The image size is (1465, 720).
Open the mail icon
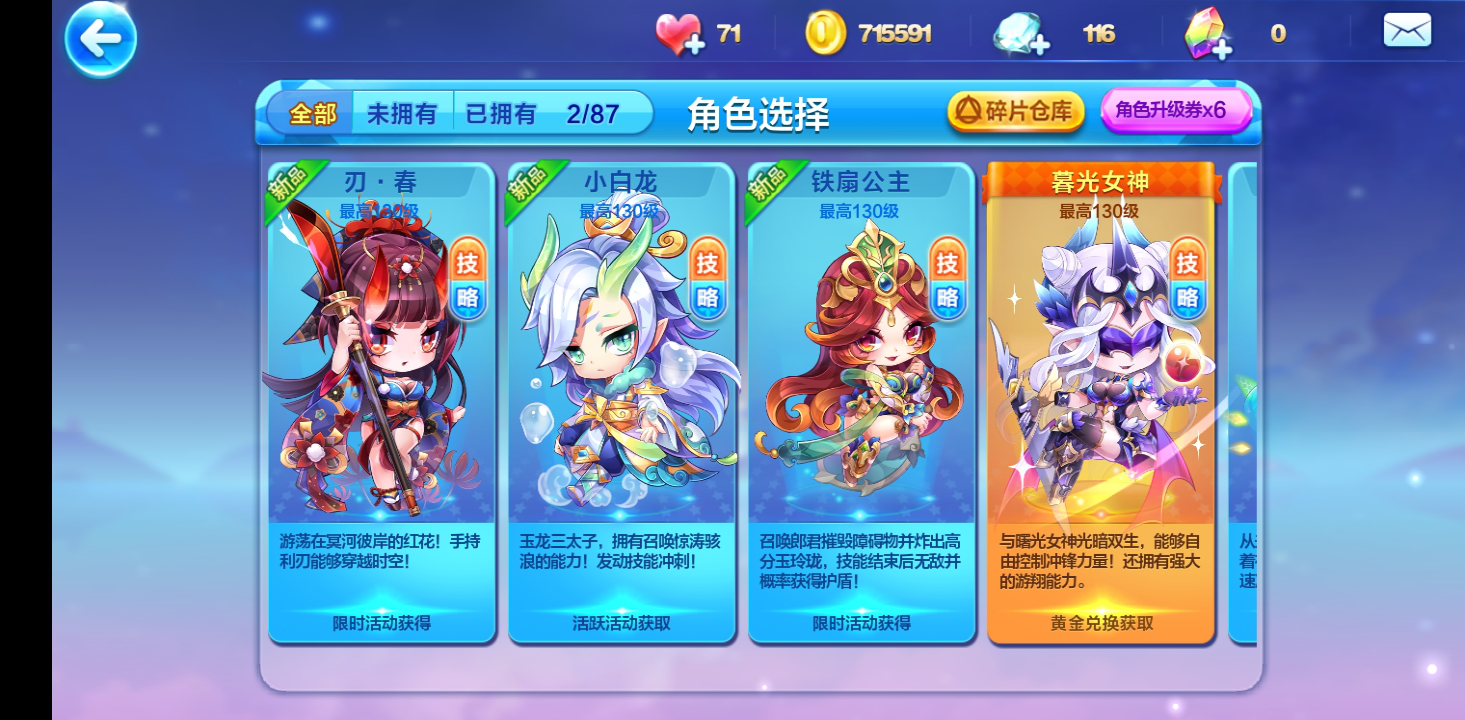pos(1405,30)
